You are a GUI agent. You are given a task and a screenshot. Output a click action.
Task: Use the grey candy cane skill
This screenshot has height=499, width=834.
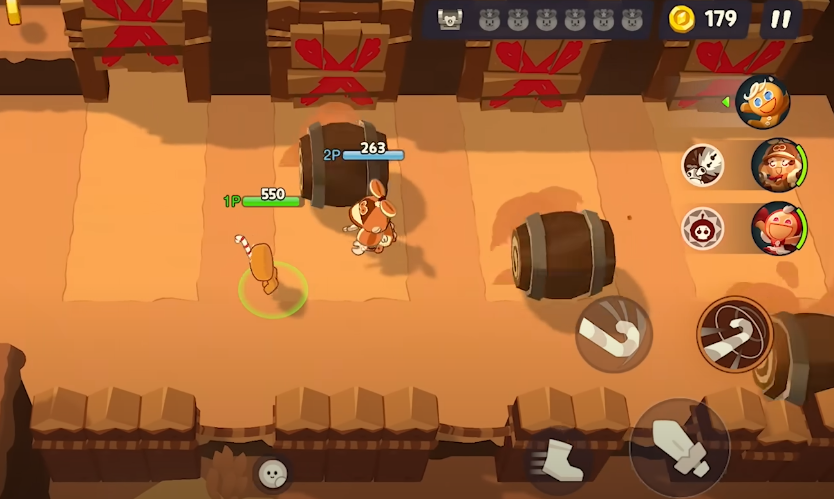(x=613, y=335)
